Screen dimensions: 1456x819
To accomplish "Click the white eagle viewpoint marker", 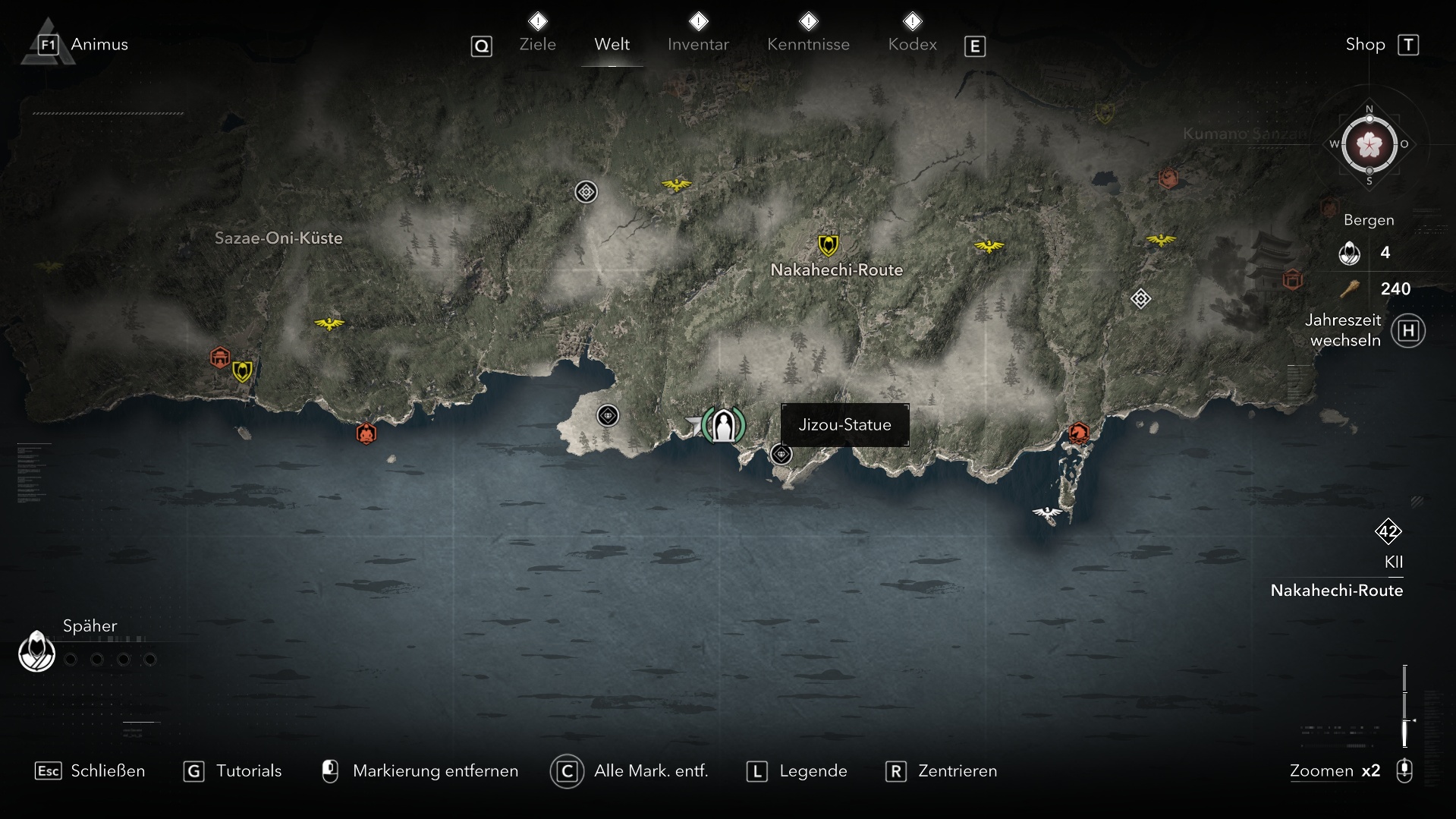I will click(1048, 514).
